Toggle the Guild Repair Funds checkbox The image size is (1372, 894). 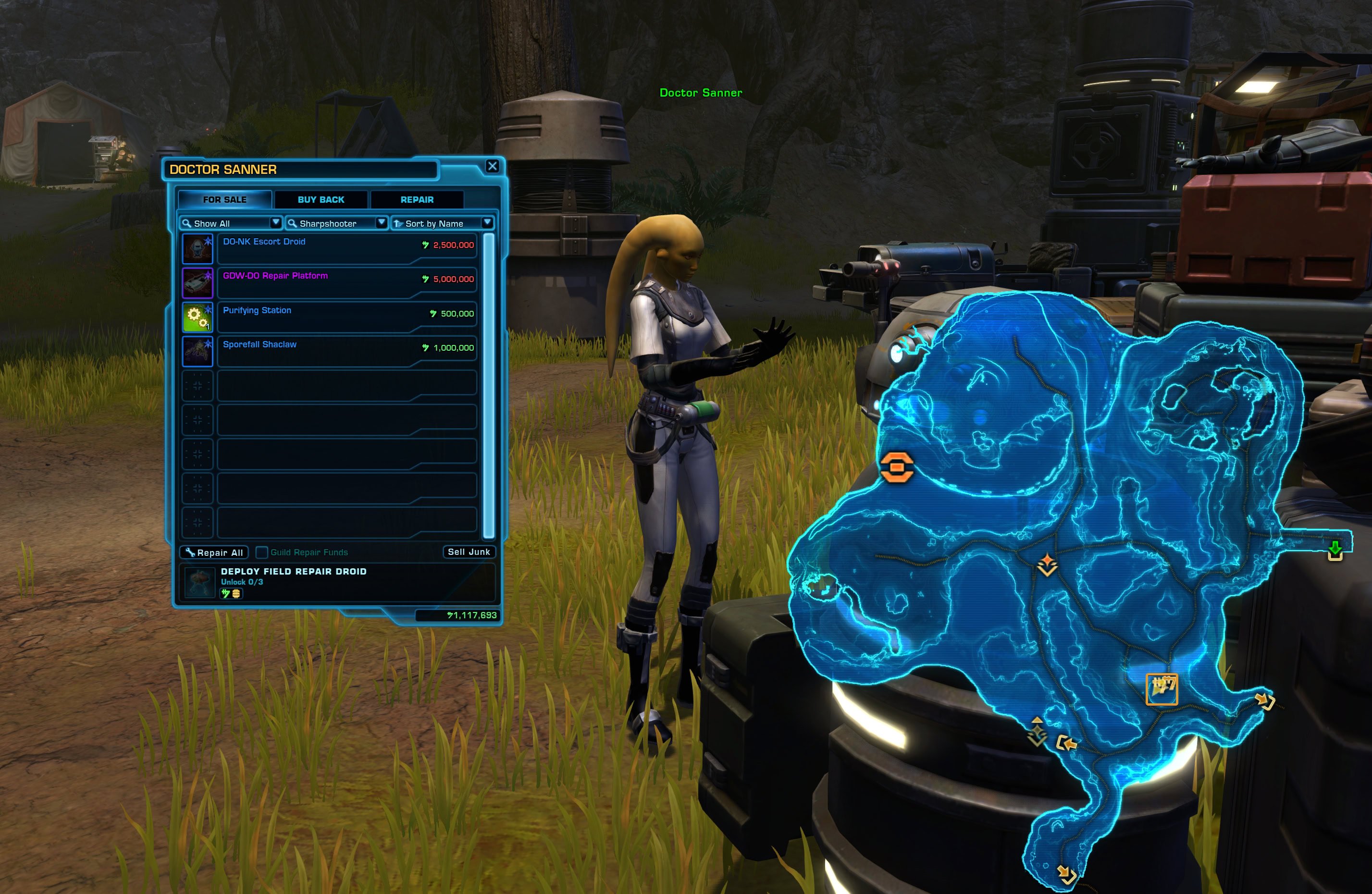tap(262, 552)
